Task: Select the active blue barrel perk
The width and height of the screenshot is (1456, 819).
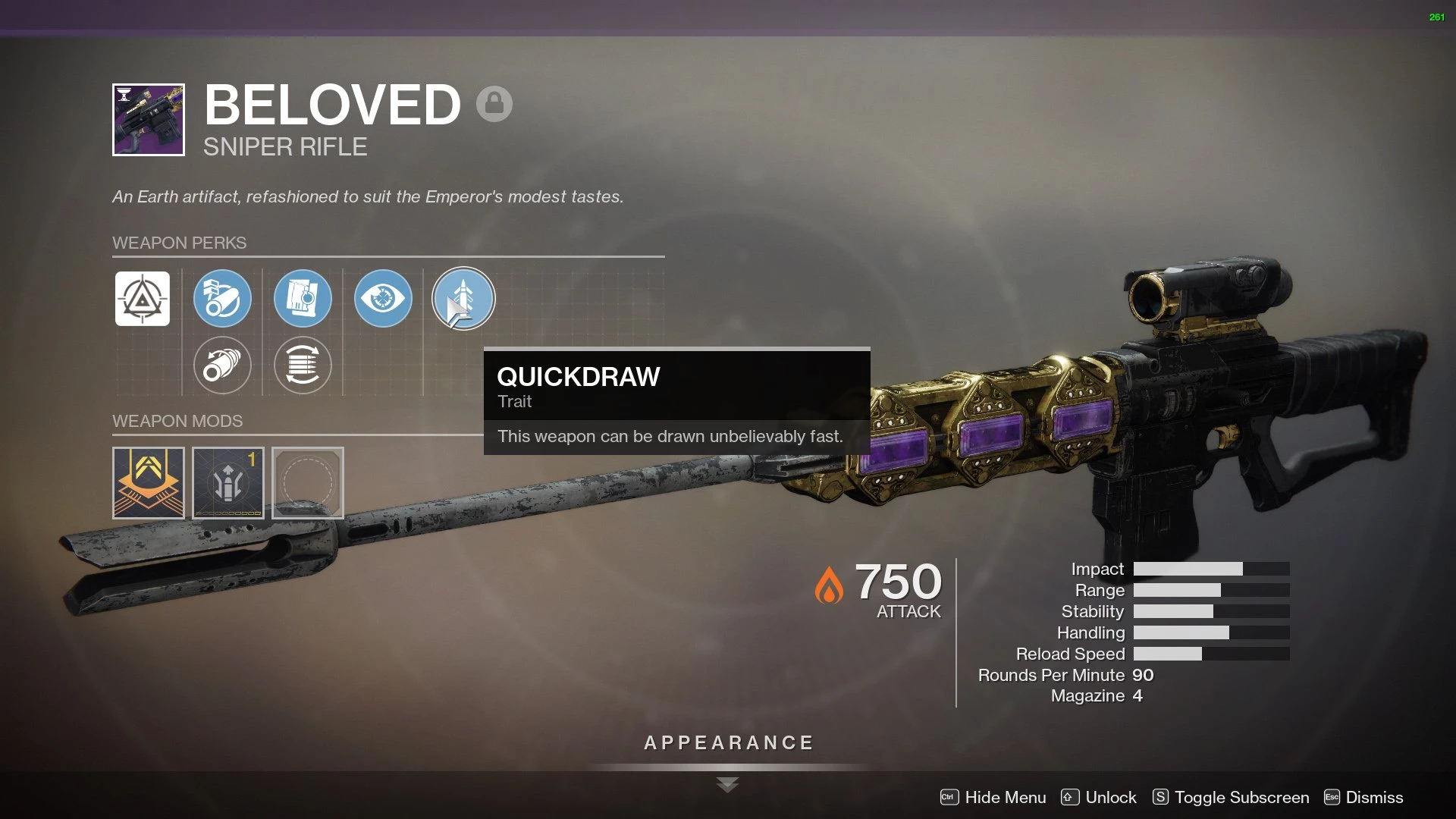Action: click(x=222, y=299)
